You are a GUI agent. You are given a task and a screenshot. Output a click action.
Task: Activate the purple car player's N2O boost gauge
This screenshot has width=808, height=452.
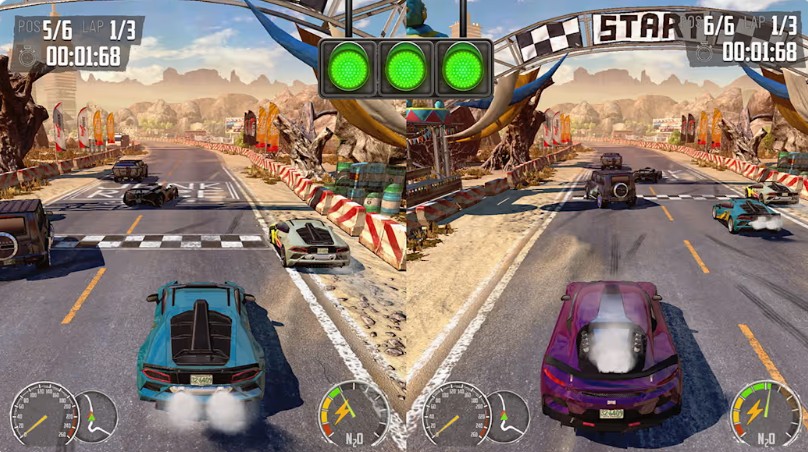click(765, 412)
